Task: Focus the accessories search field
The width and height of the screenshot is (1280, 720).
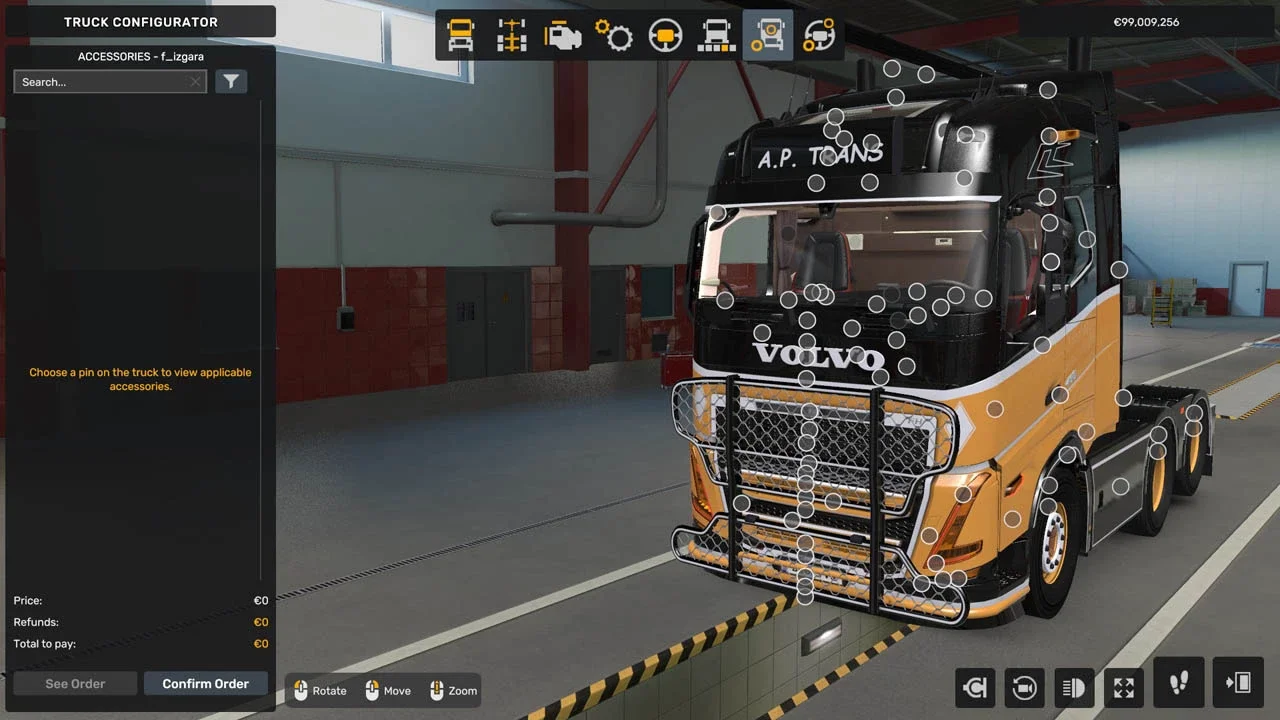Action: pos(100,82)
